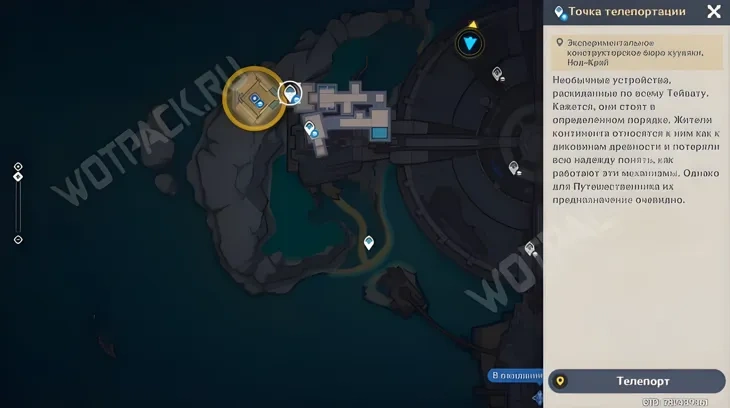The image size is (730, 408).
Task: Open the blue 'В ожидании' map button
Action: tap(516, 376)
